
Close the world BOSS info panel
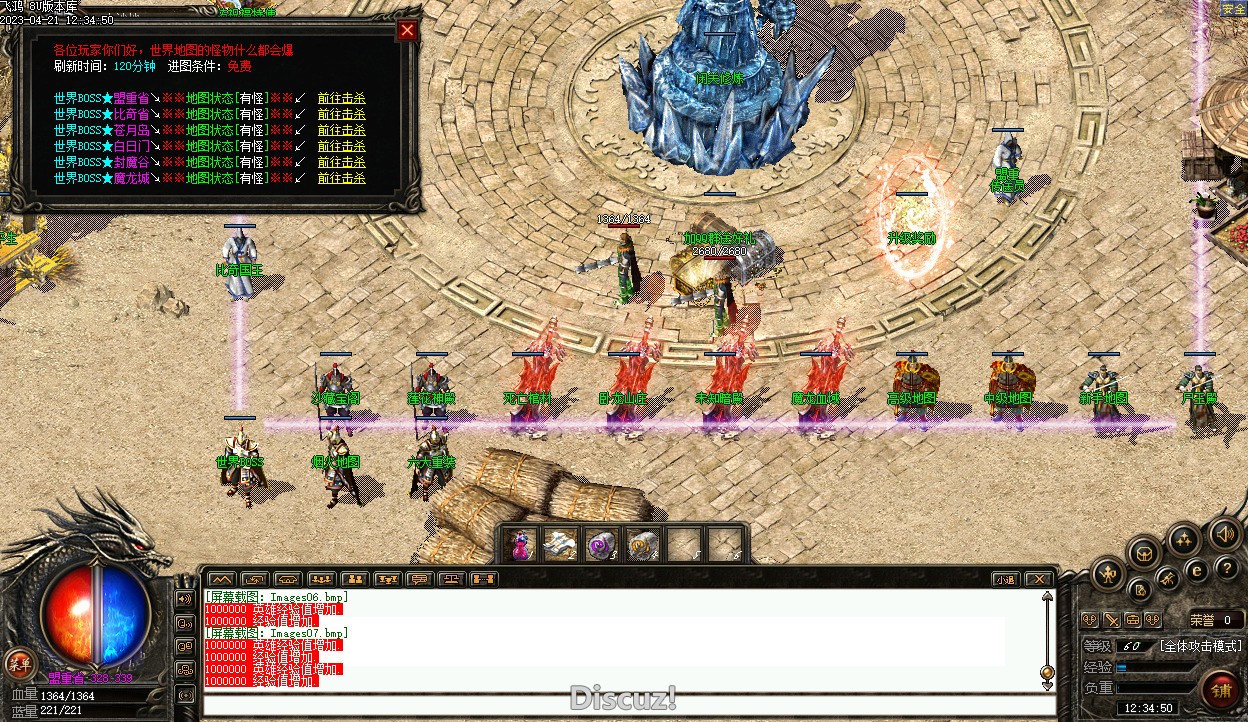pos(407,30)
